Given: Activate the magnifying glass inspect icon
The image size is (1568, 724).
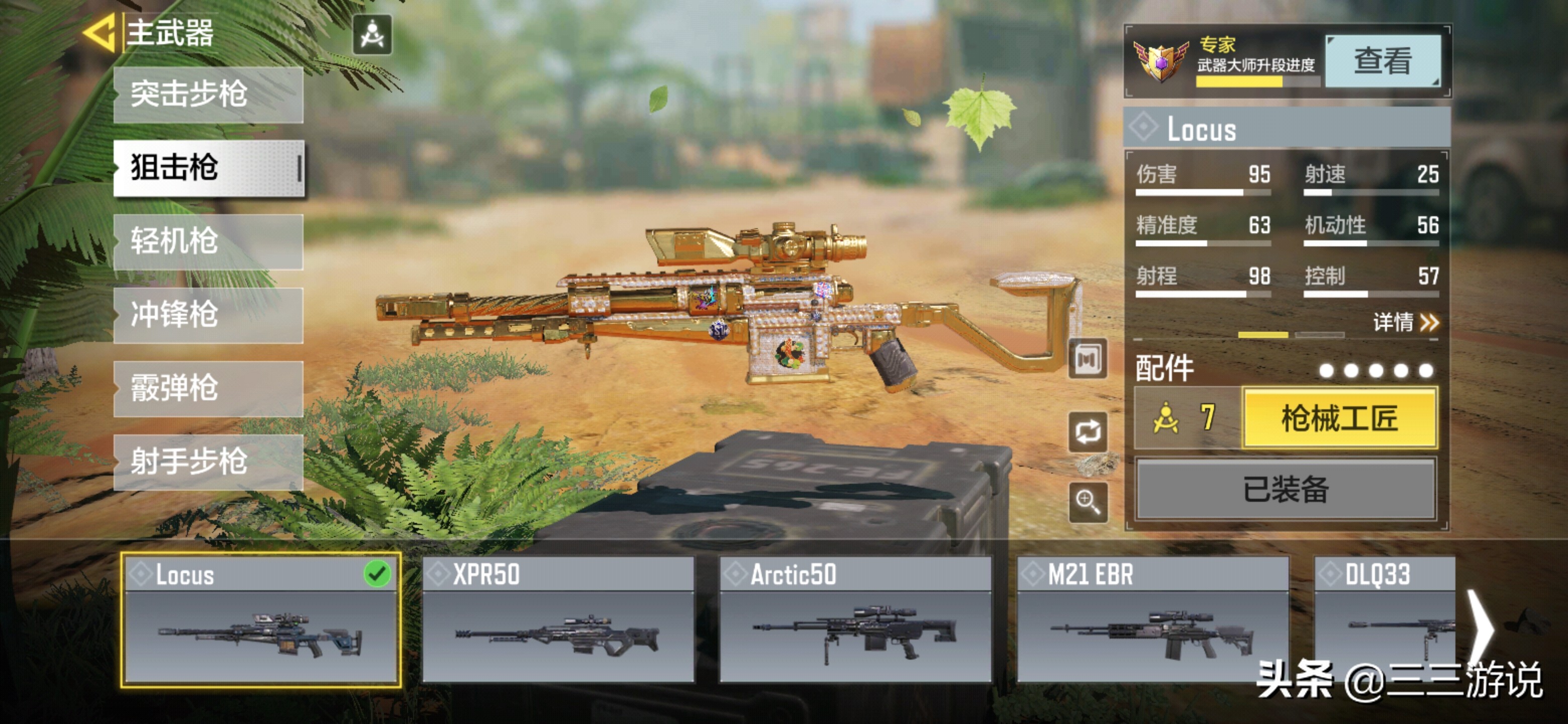Looking at the screenshot, I should click(x=1088, y=502).
